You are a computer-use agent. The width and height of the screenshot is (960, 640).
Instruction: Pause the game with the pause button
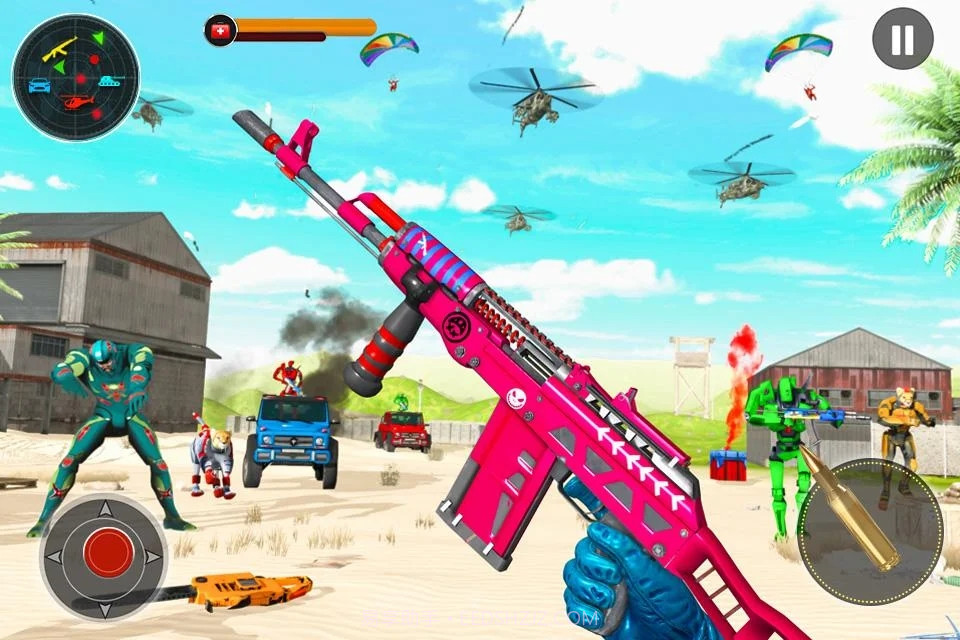[902, 39]
